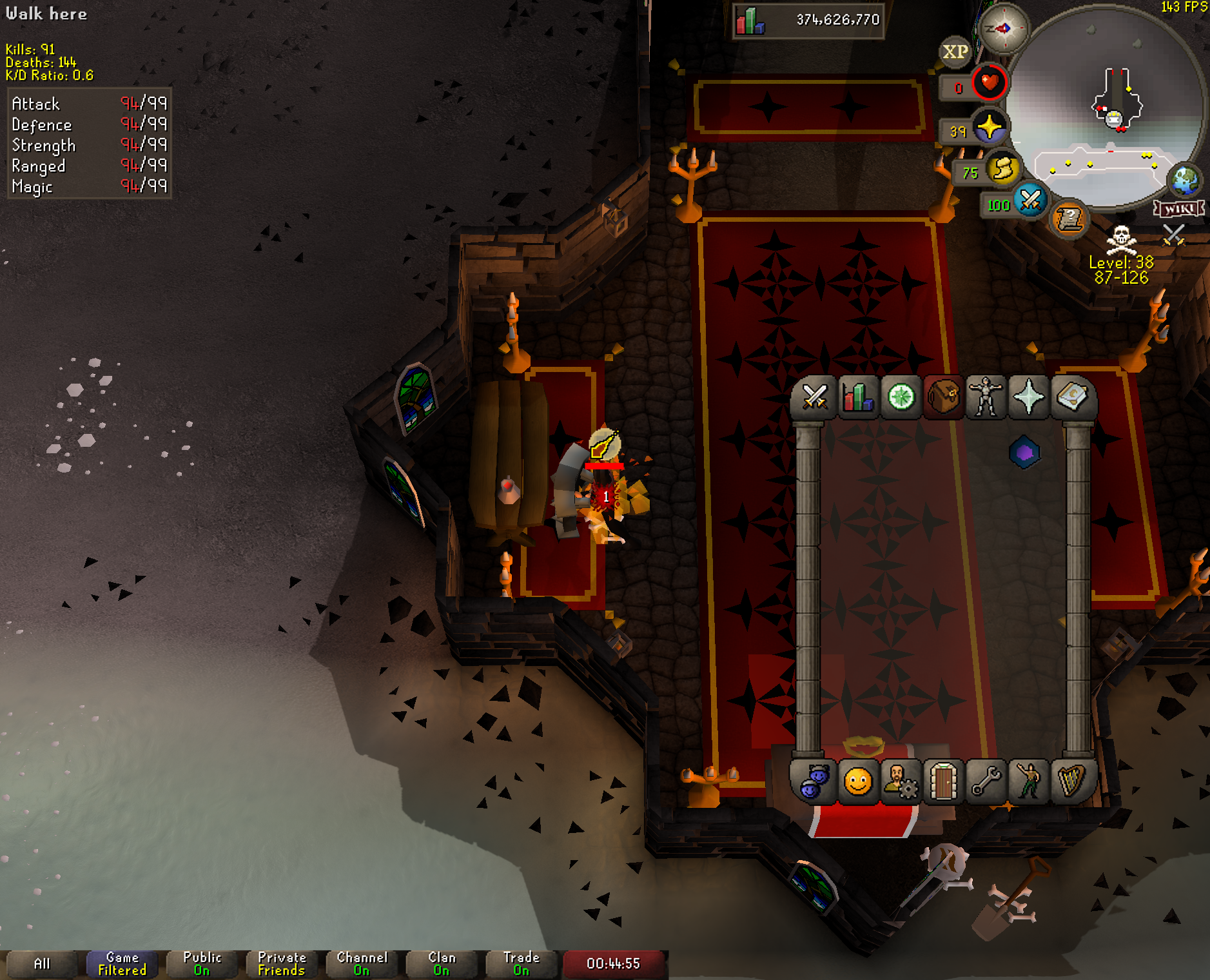
Task: Toggle the Trade chat filter
Action: pyautogui.click(x=521, y=964)
